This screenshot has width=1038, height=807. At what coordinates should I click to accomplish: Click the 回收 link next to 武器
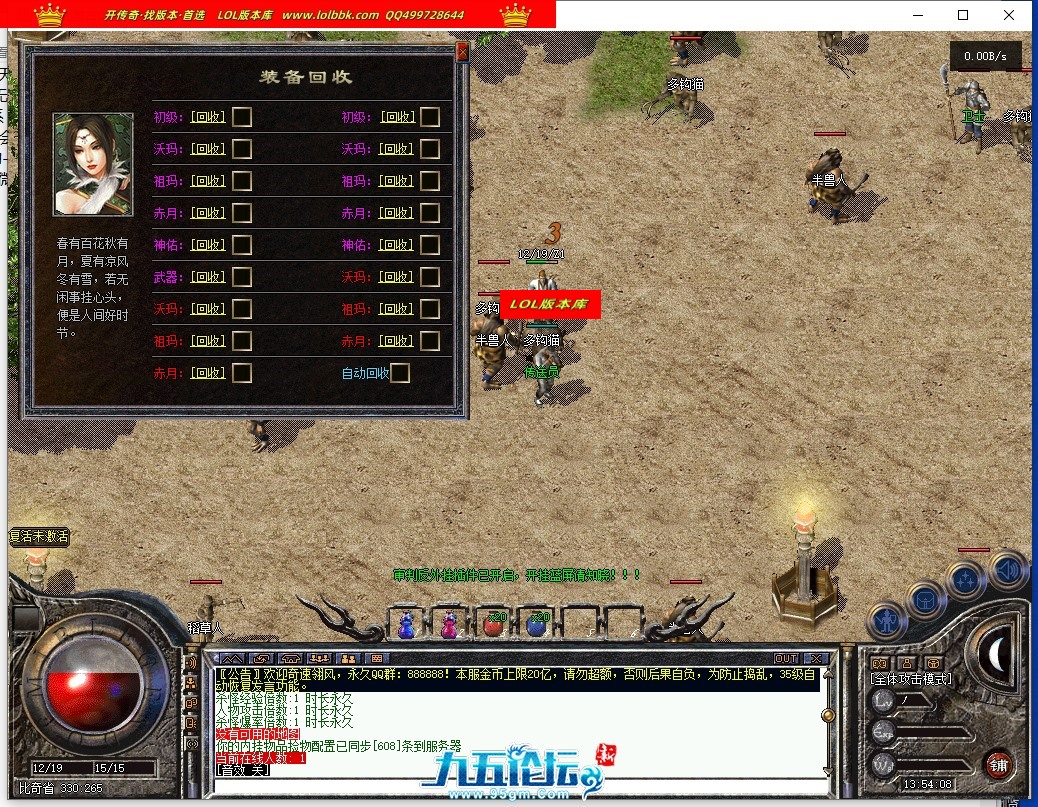(x=208, y=277)
